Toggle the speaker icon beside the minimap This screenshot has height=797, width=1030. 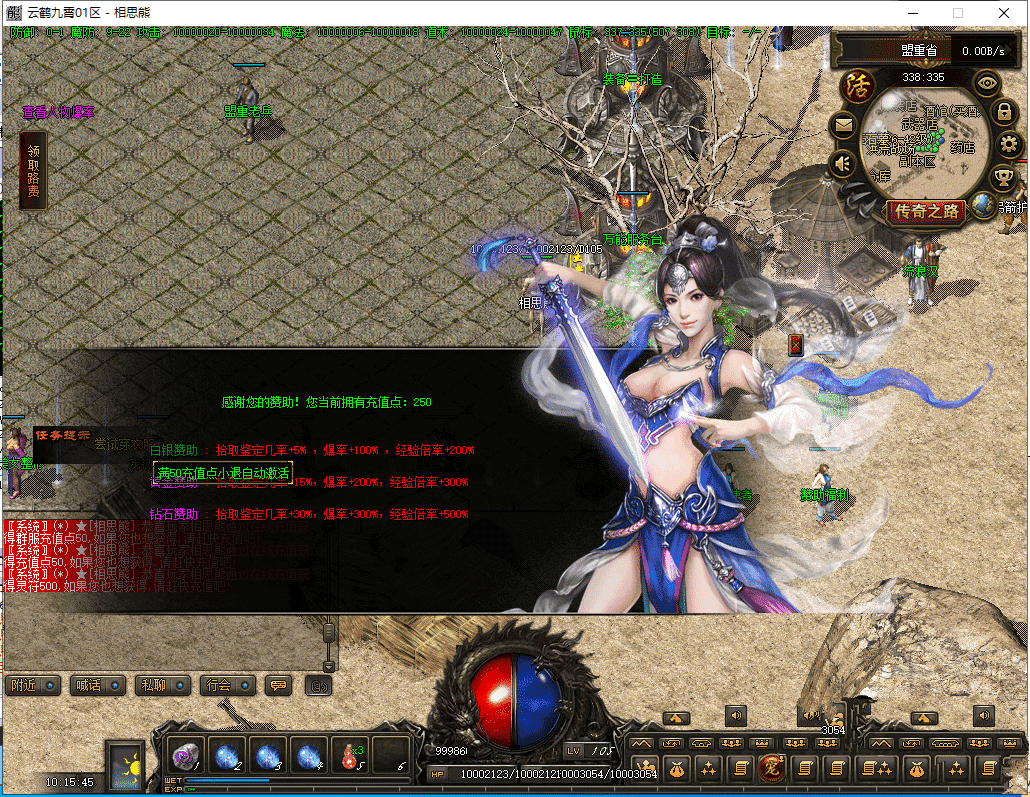point(843,163)
